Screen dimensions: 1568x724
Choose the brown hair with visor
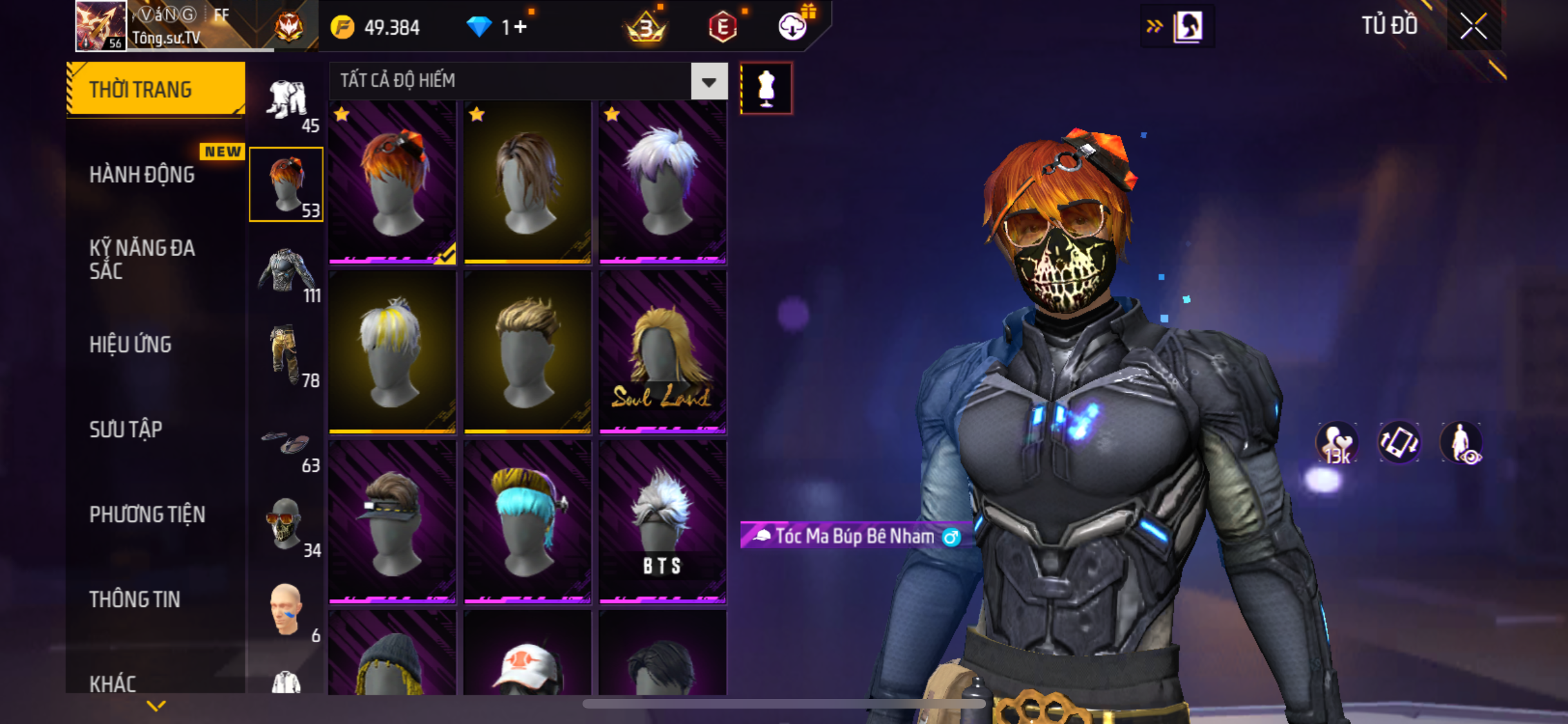click(392, 522)
